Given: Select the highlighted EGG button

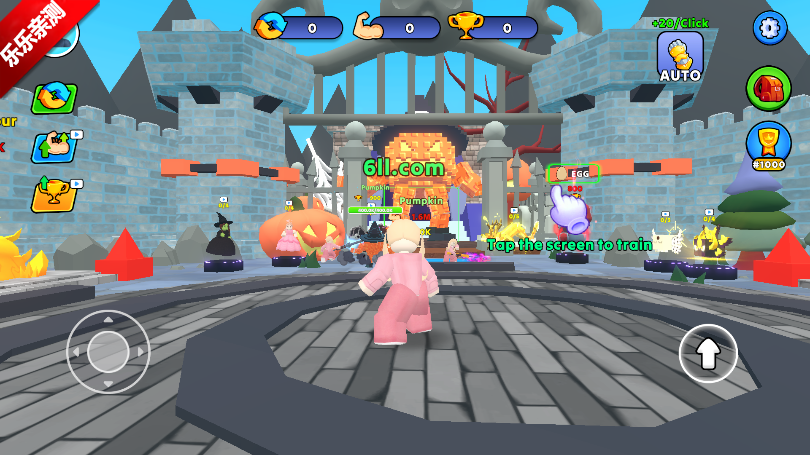Looking at the screenshot, I should click(x=574, y=173).
